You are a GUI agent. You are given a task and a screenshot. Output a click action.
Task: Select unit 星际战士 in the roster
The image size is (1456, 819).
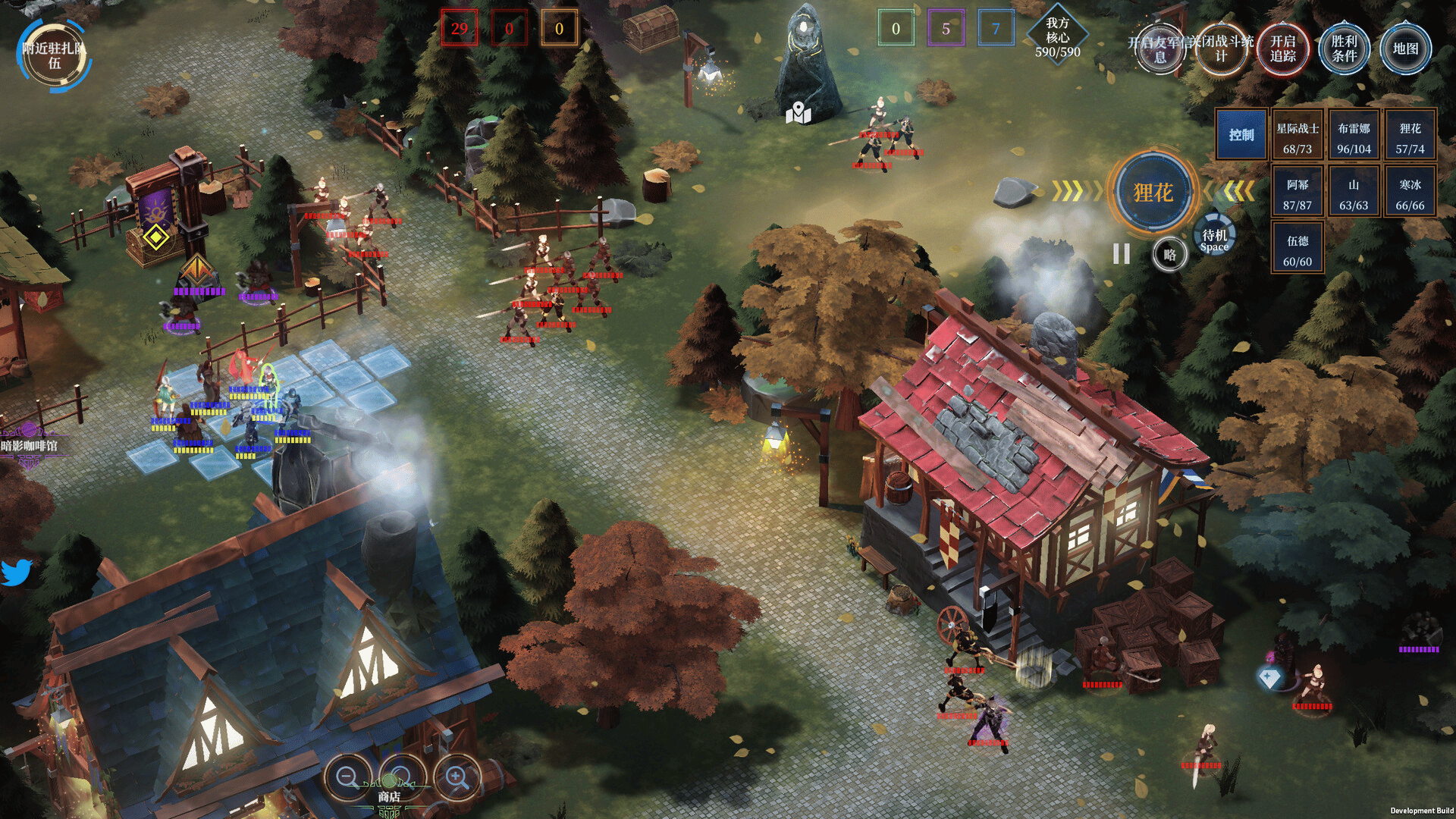click(x=1298, y=138)
